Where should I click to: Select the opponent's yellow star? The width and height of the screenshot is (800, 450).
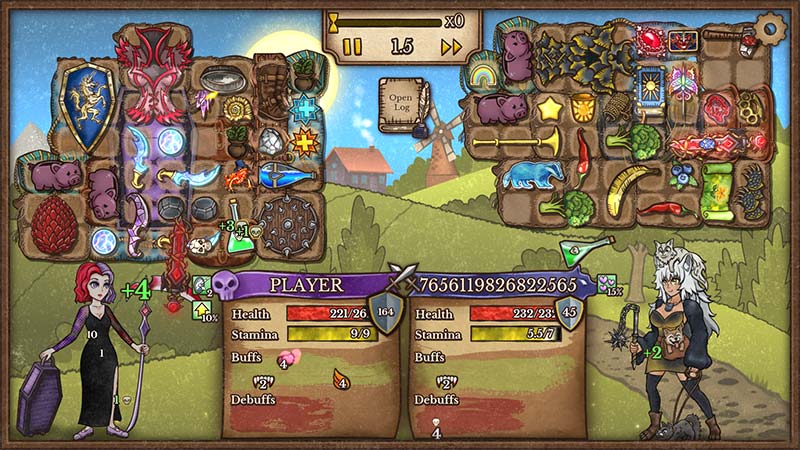[x=548, y=106]
